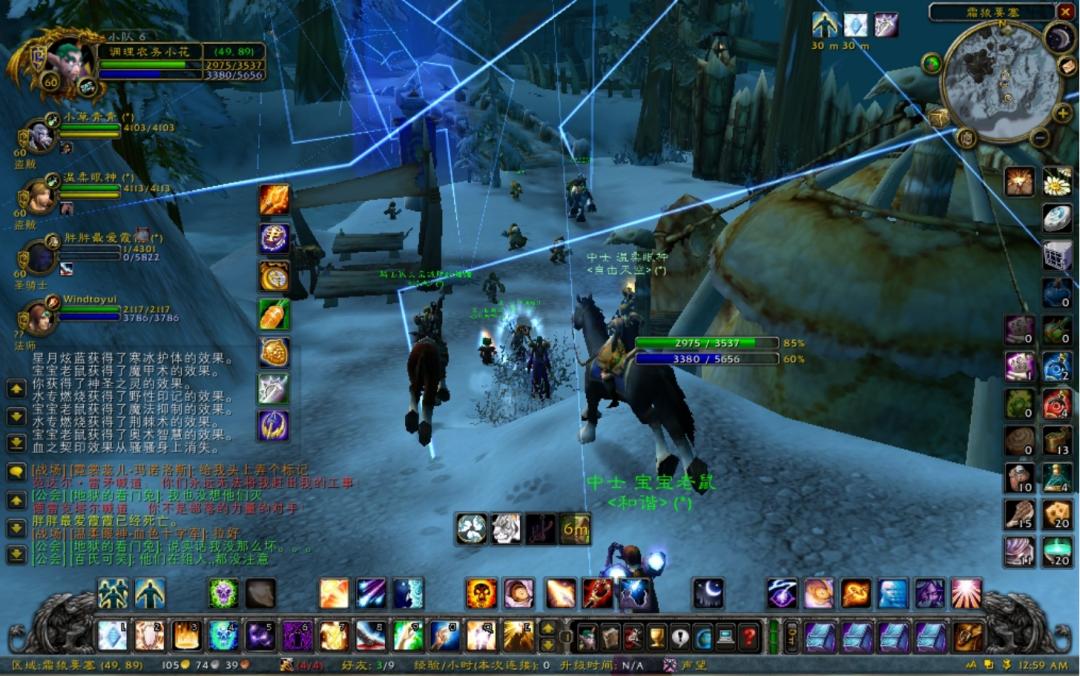1080x676 pixels.
Task: Use the white daisy flower item
Action: (x=1057, y=182)
